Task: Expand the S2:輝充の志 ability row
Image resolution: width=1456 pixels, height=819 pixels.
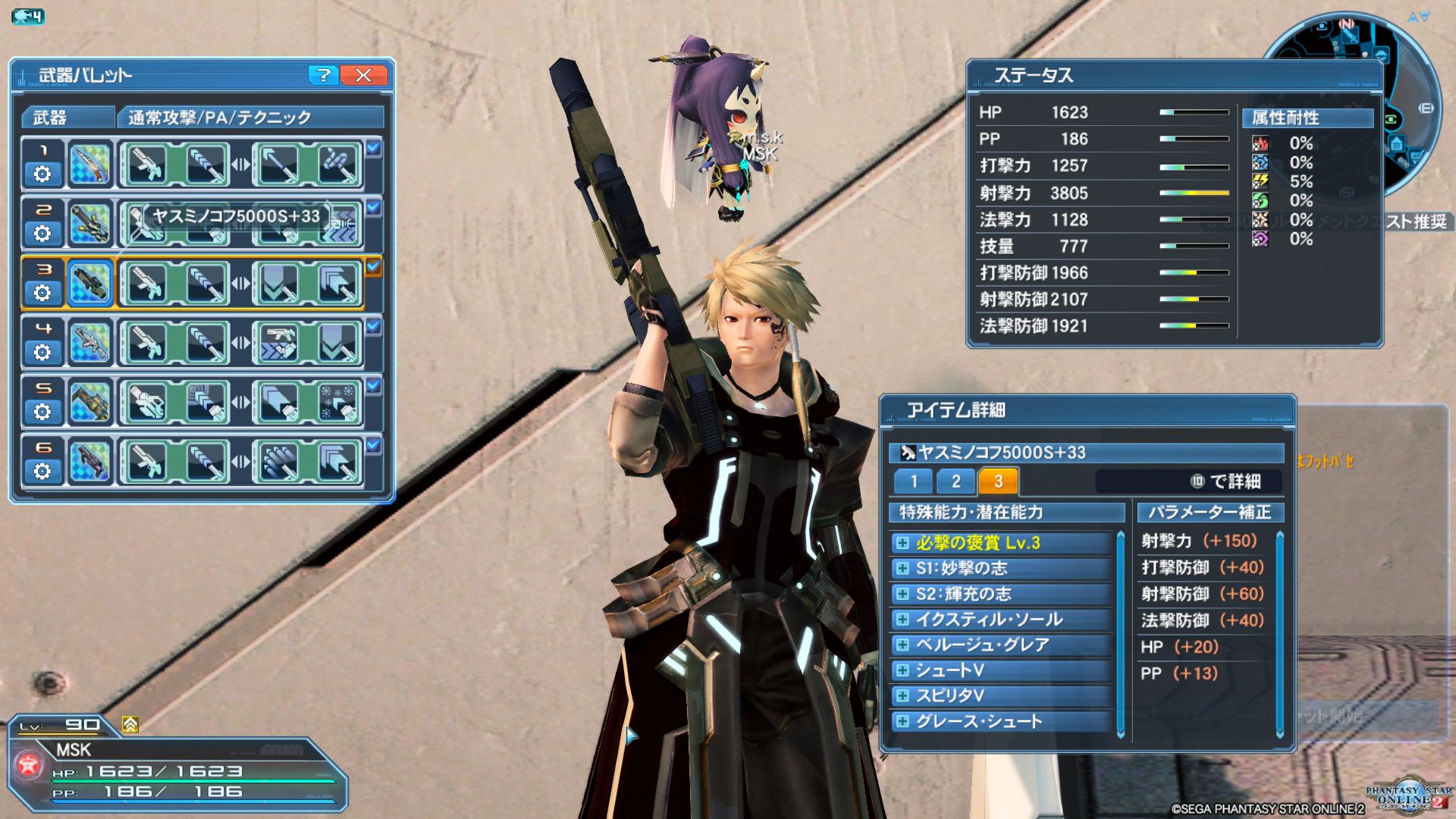Action: tap(902, 594)
